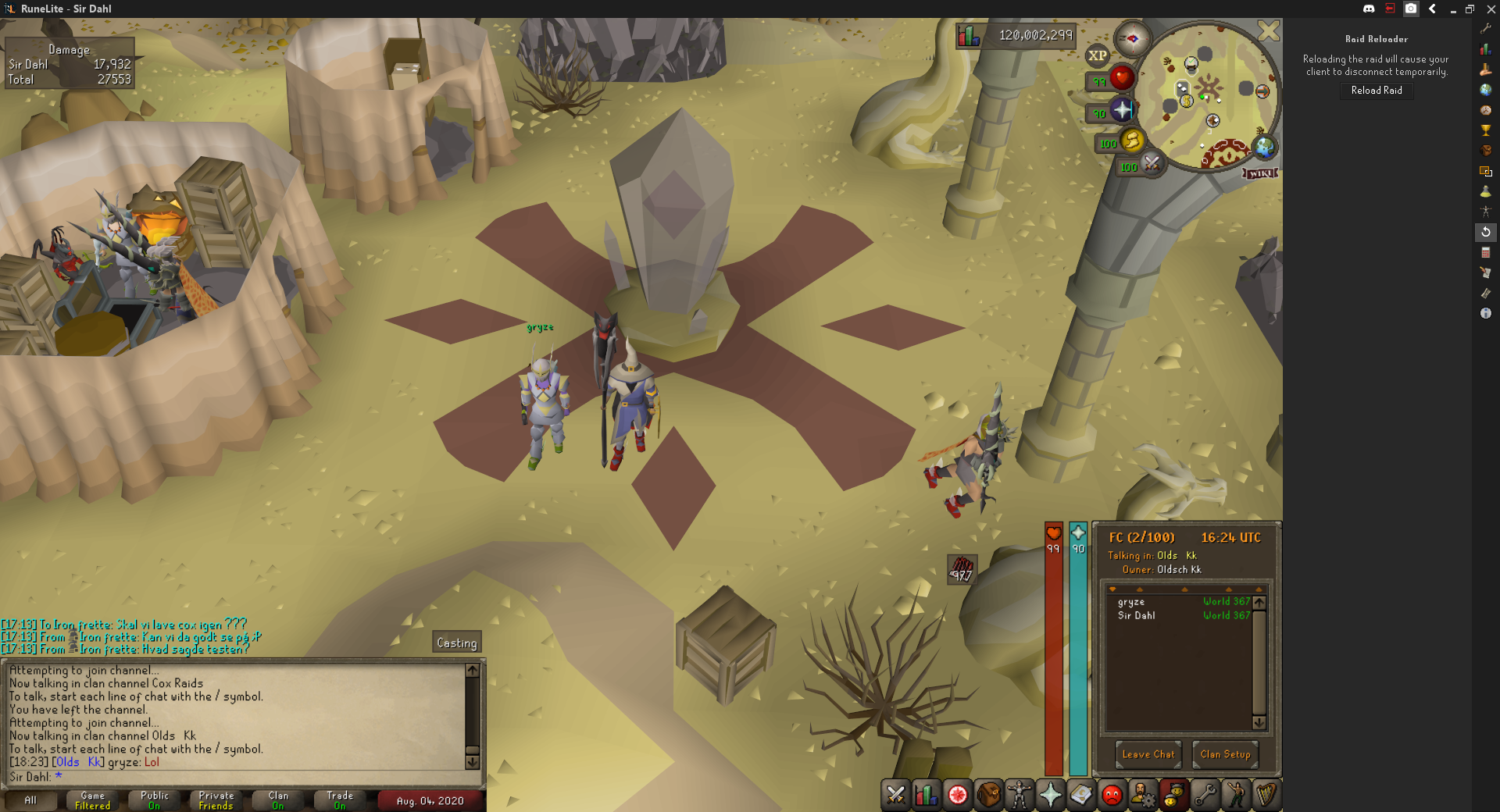Open the wrench settings tab

(x=1205, y=796)
